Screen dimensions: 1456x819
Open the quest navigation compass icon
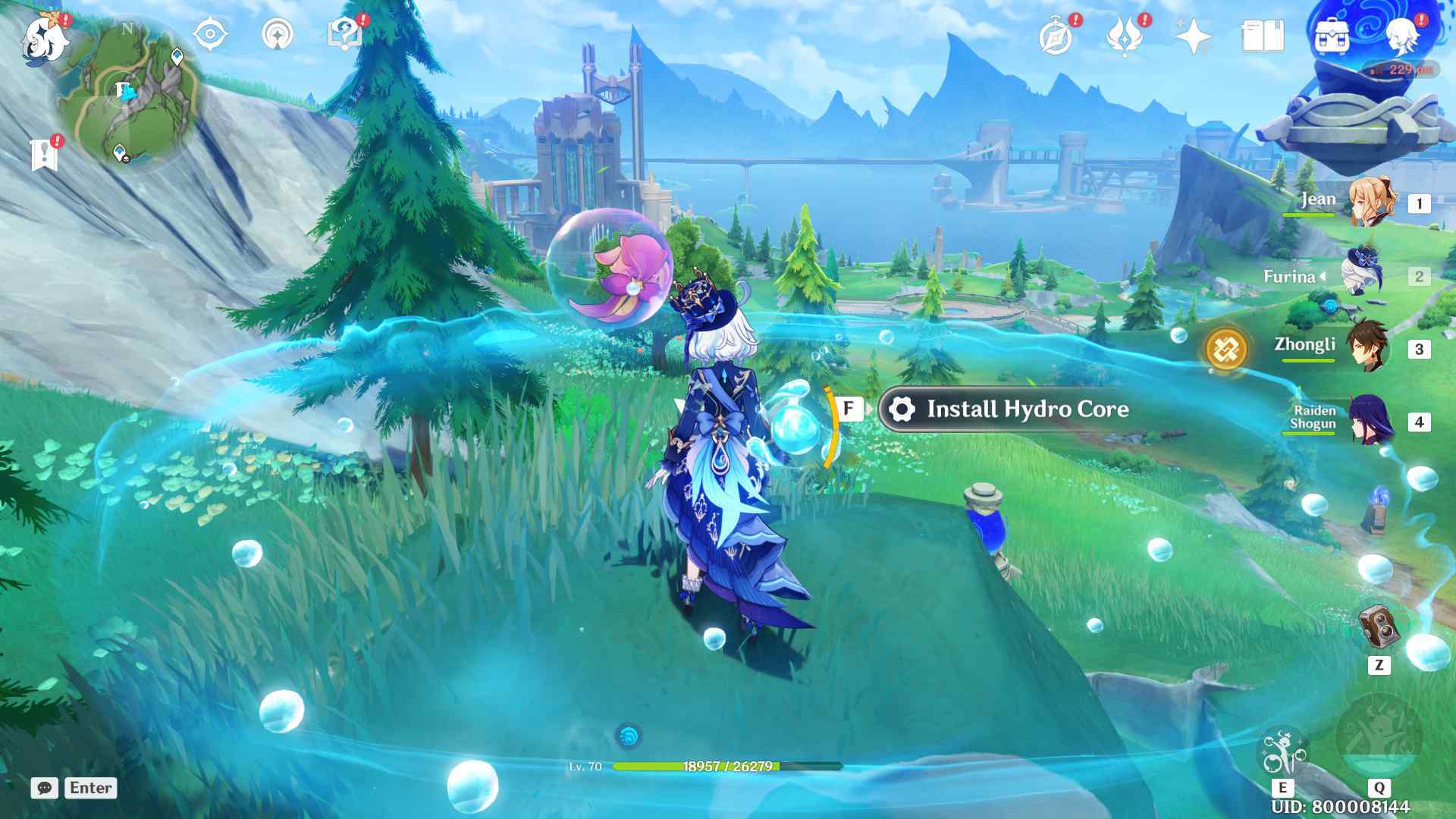coord(211,35)
